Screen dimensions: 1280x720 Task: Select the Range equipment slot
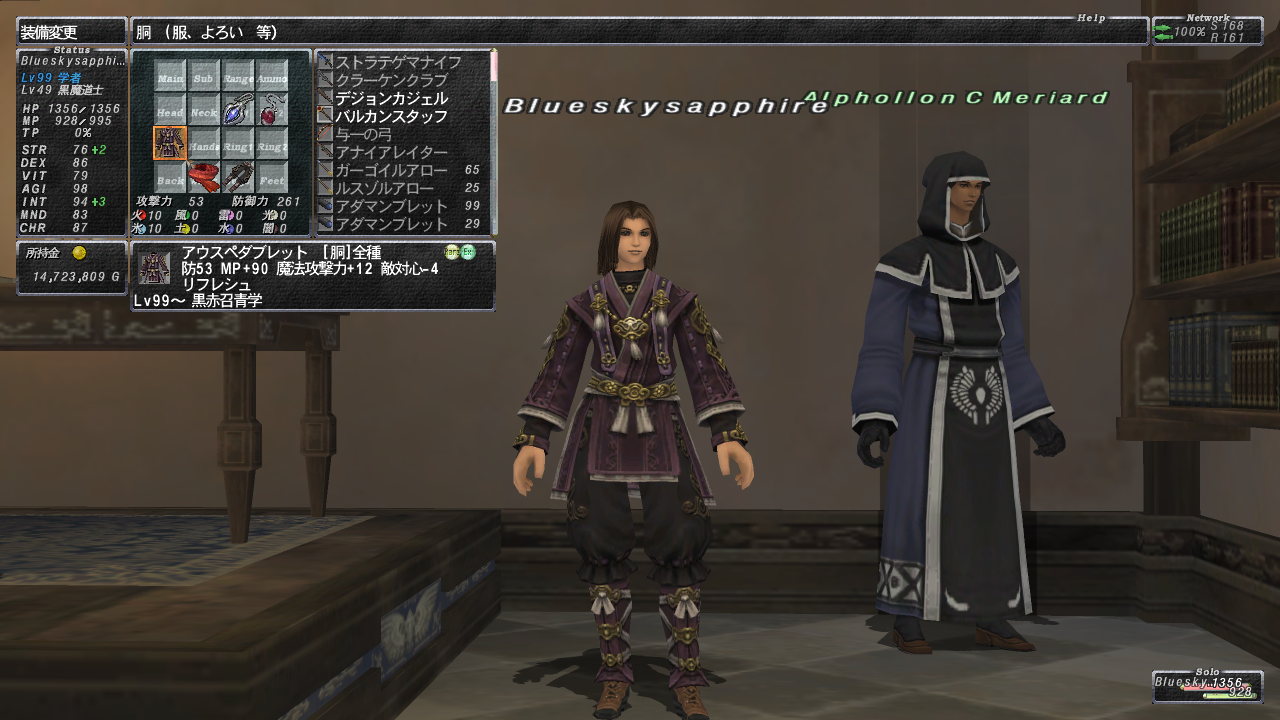pos(238,77)
